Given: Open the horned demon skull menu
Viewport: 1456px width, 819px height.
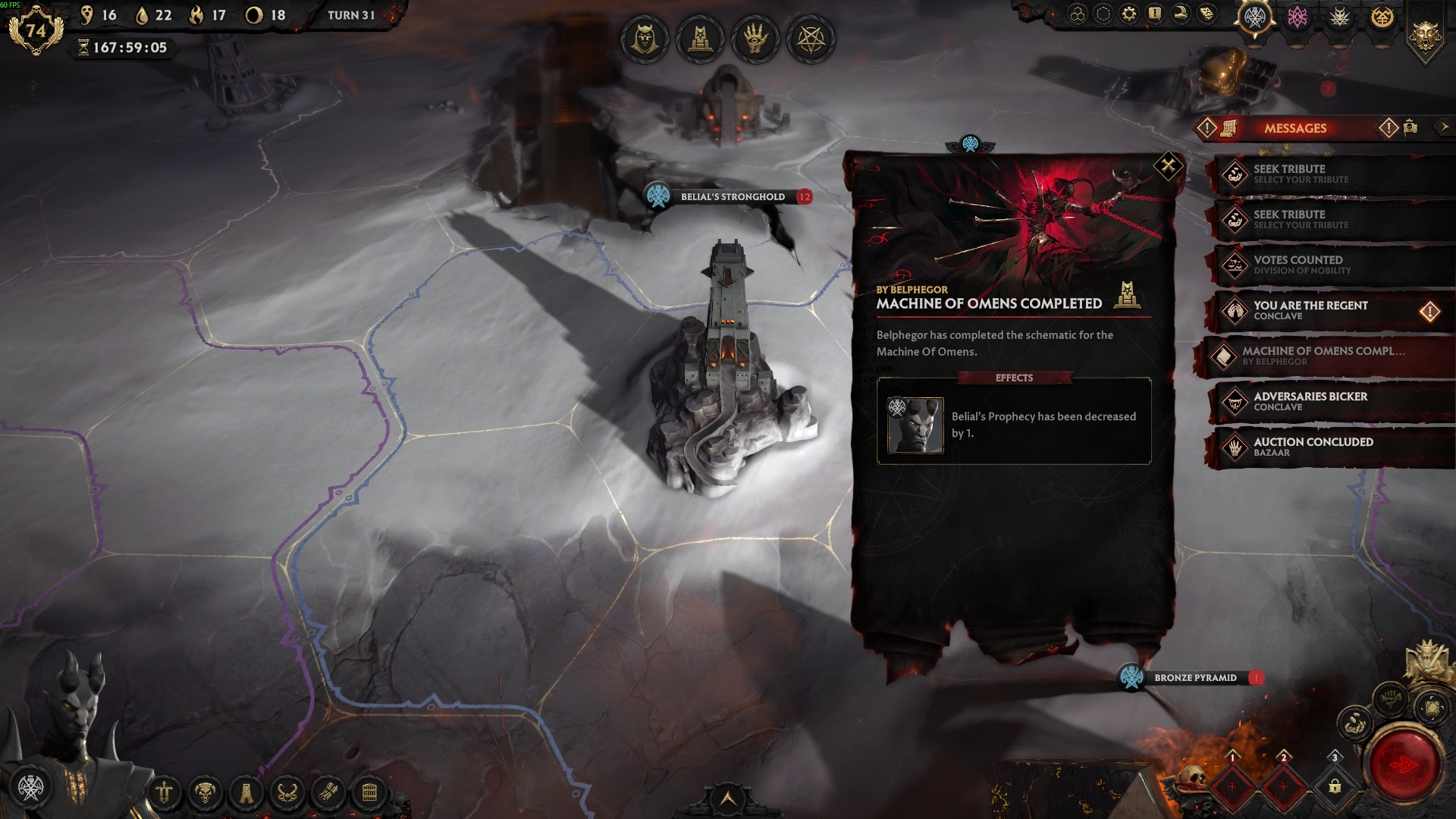Looking at the screenshot, I should click(205, 793).
